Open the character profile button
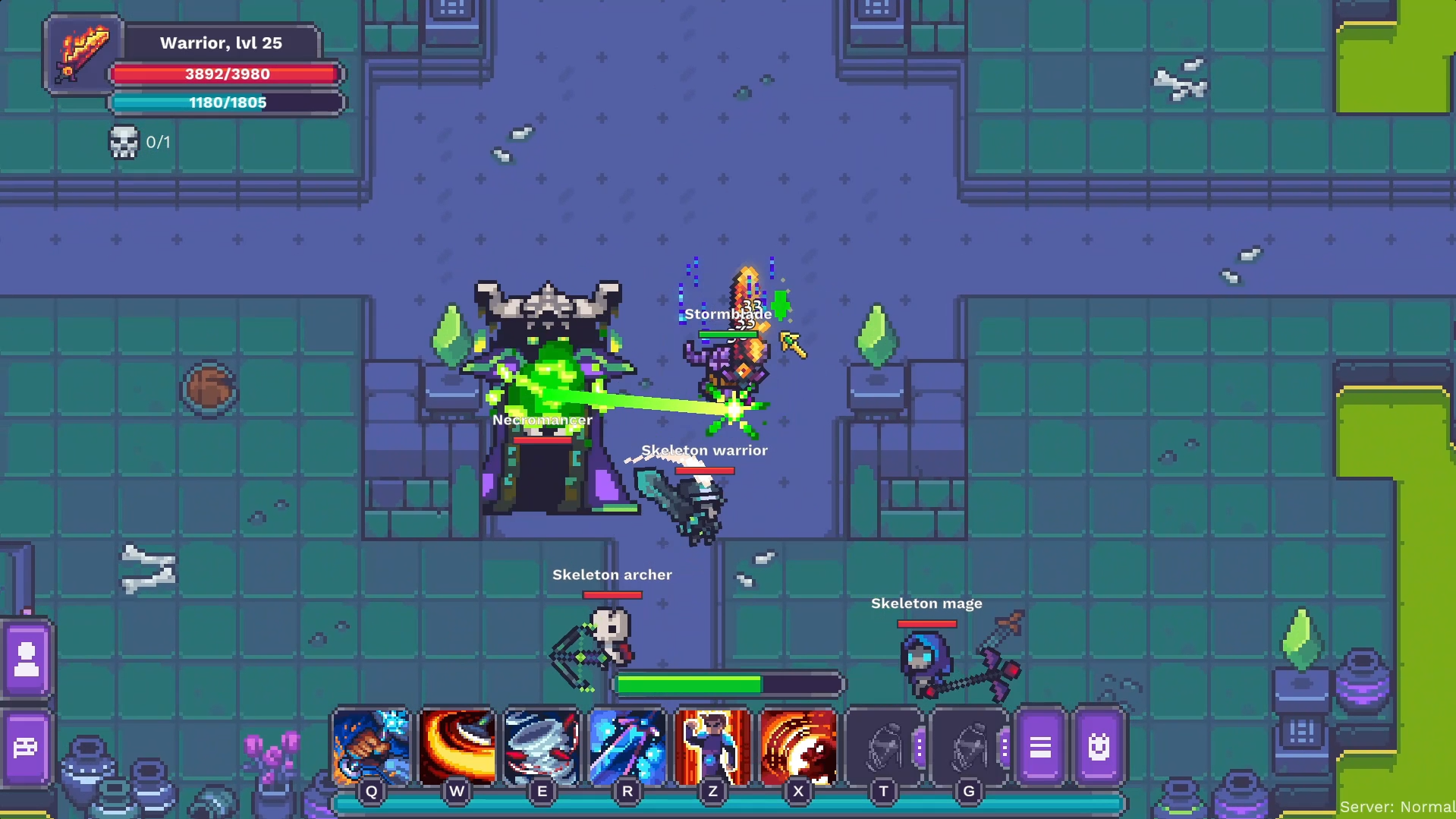This screenshot has height=819, width=1456. 27,659
